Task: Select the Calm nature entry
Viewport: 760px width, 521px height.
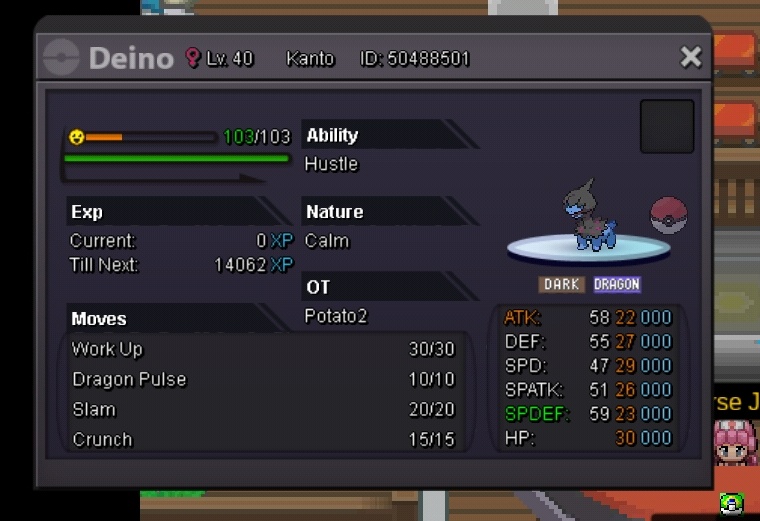Action: point(327,241)
